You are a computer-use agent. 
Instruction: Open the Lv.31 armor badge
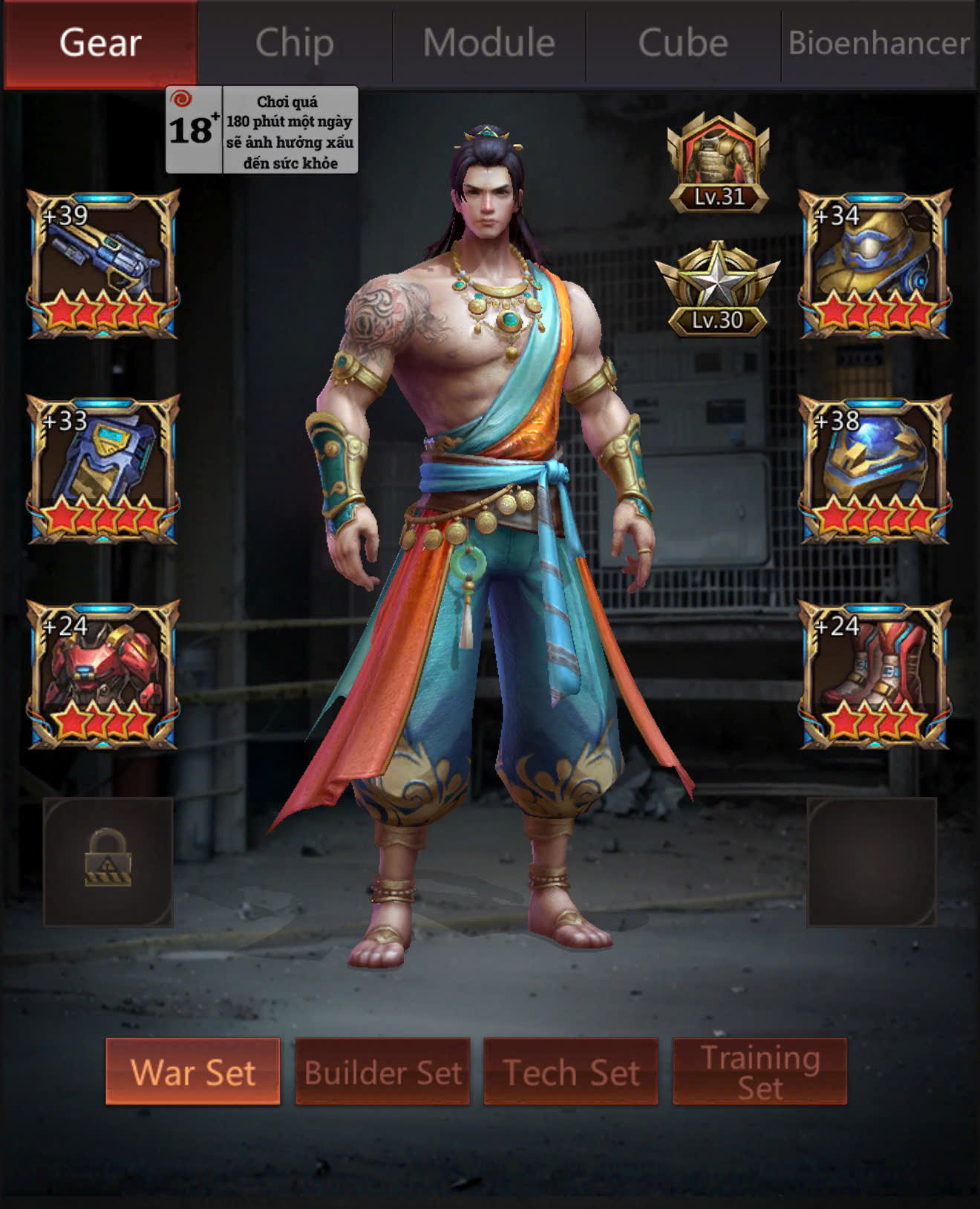click(x=718, y=163)
